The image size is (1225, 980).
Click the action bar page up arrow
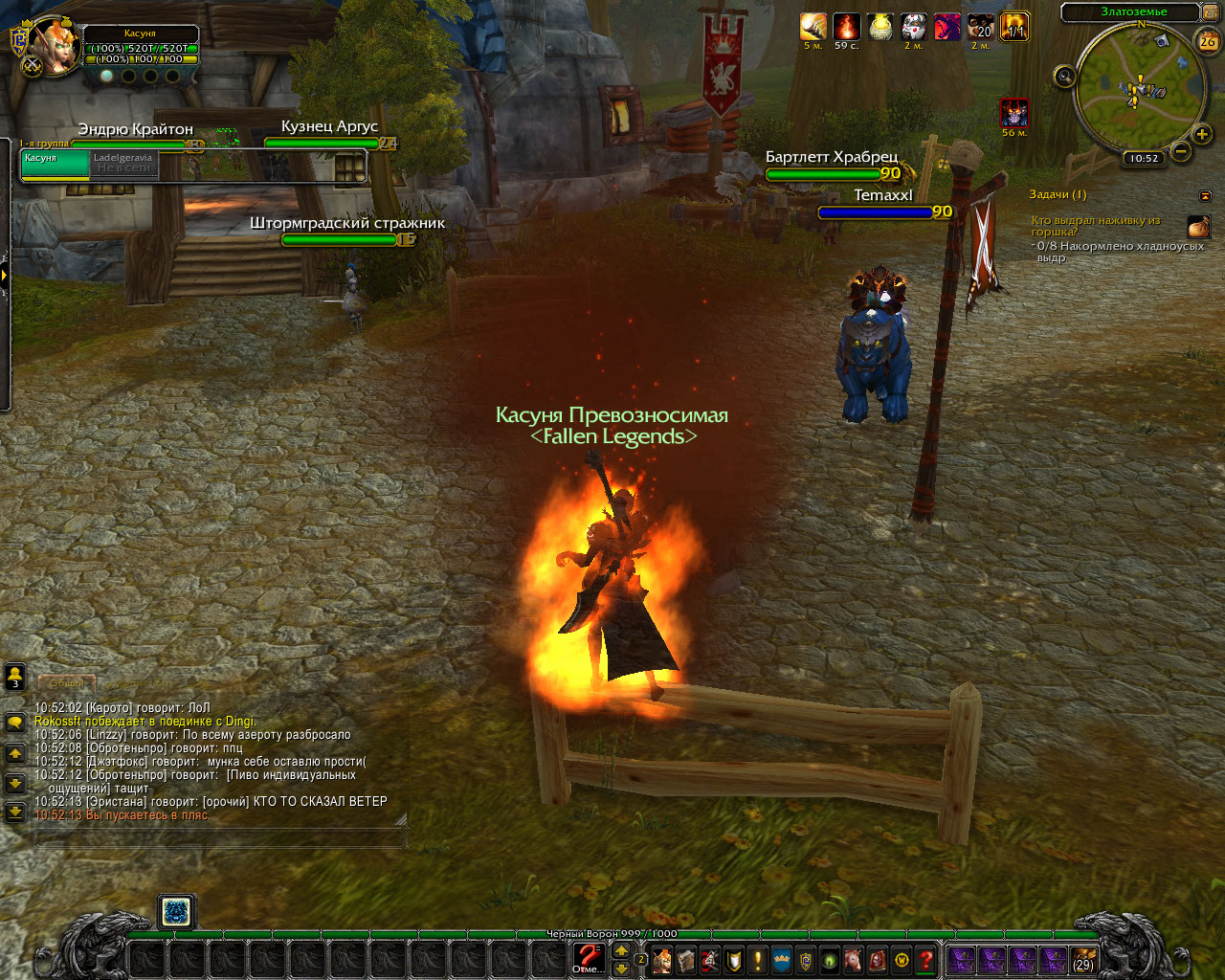pyautogui.click(x=621, y=950)
